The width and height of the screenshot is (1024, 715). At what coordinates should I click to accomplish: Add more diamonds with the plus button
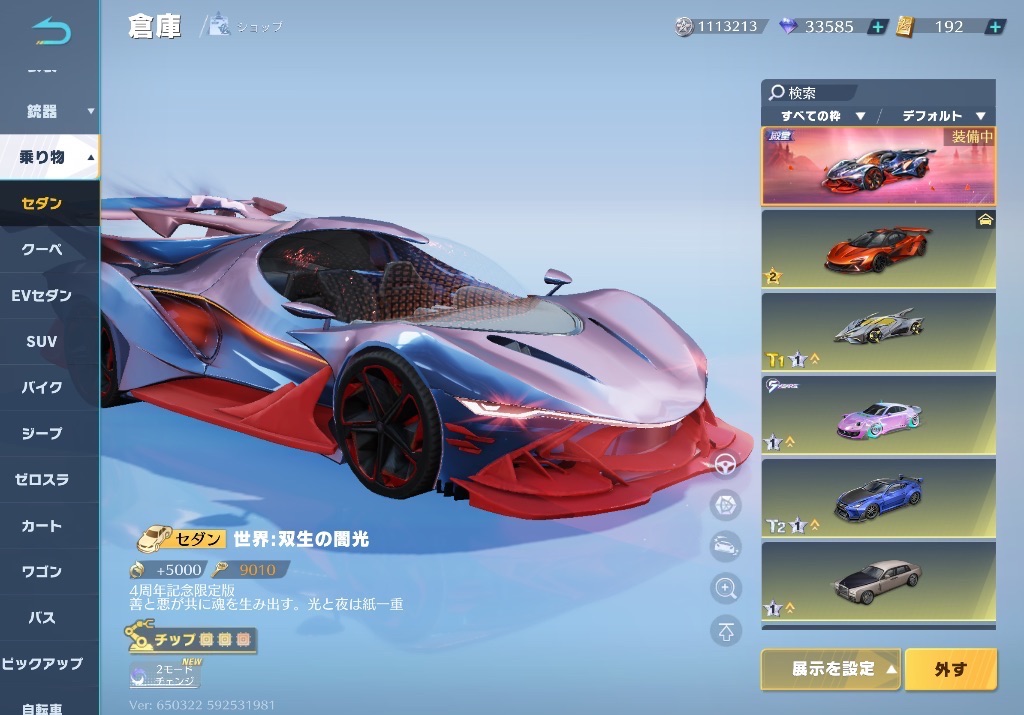point(877,27)
